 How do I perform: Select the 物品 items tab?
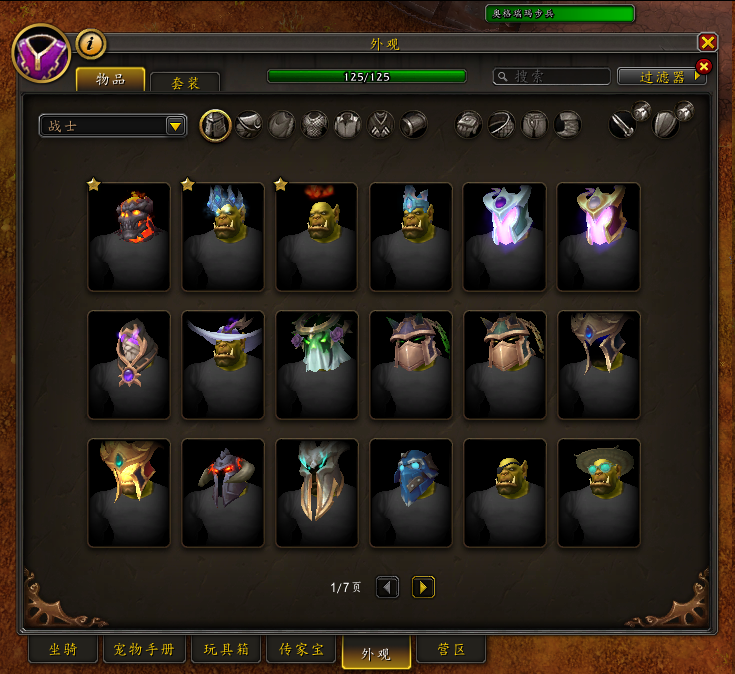tap(110, 79)
